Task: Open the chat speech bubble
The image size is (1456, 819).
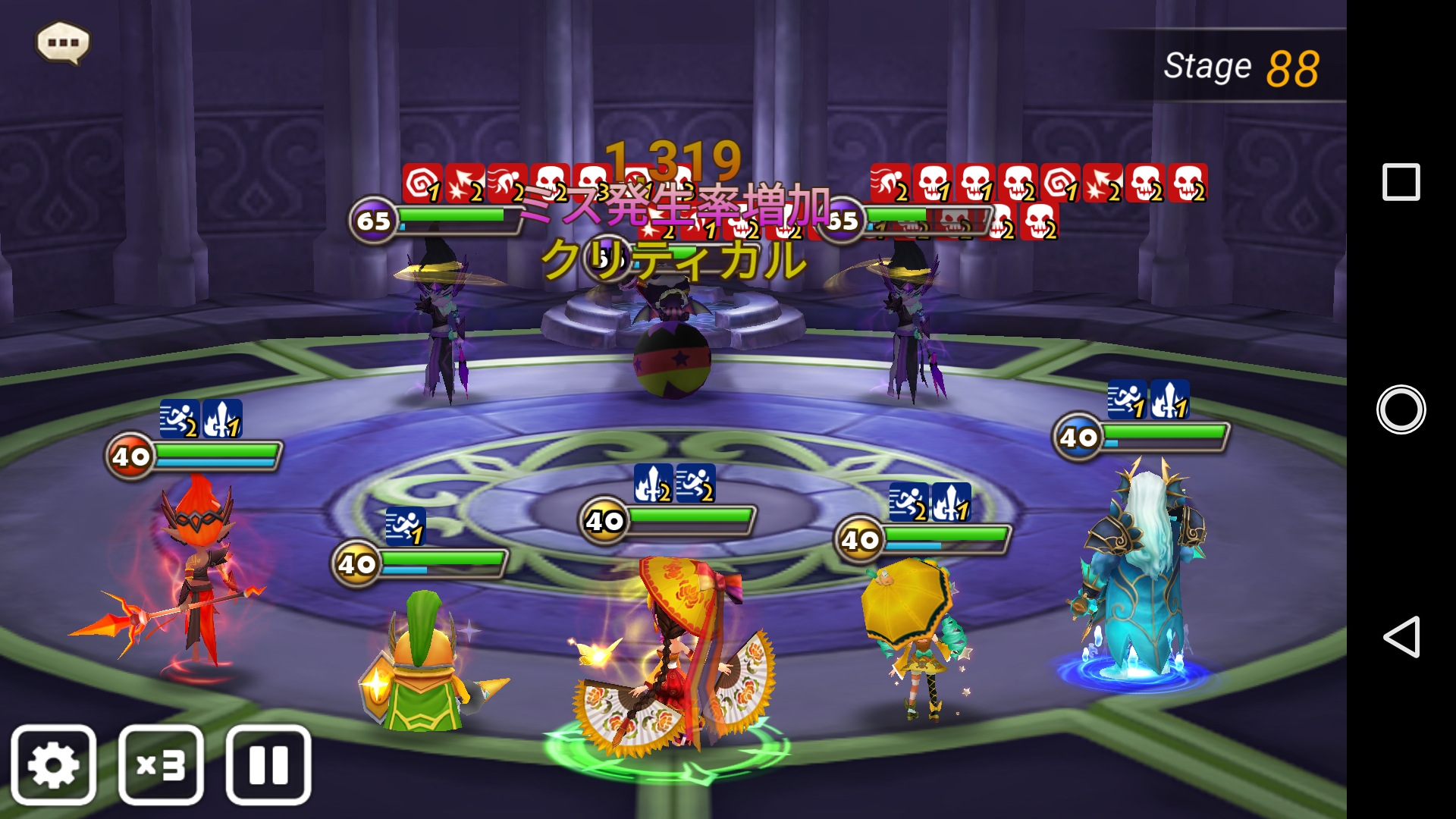Action: point(63,42)
